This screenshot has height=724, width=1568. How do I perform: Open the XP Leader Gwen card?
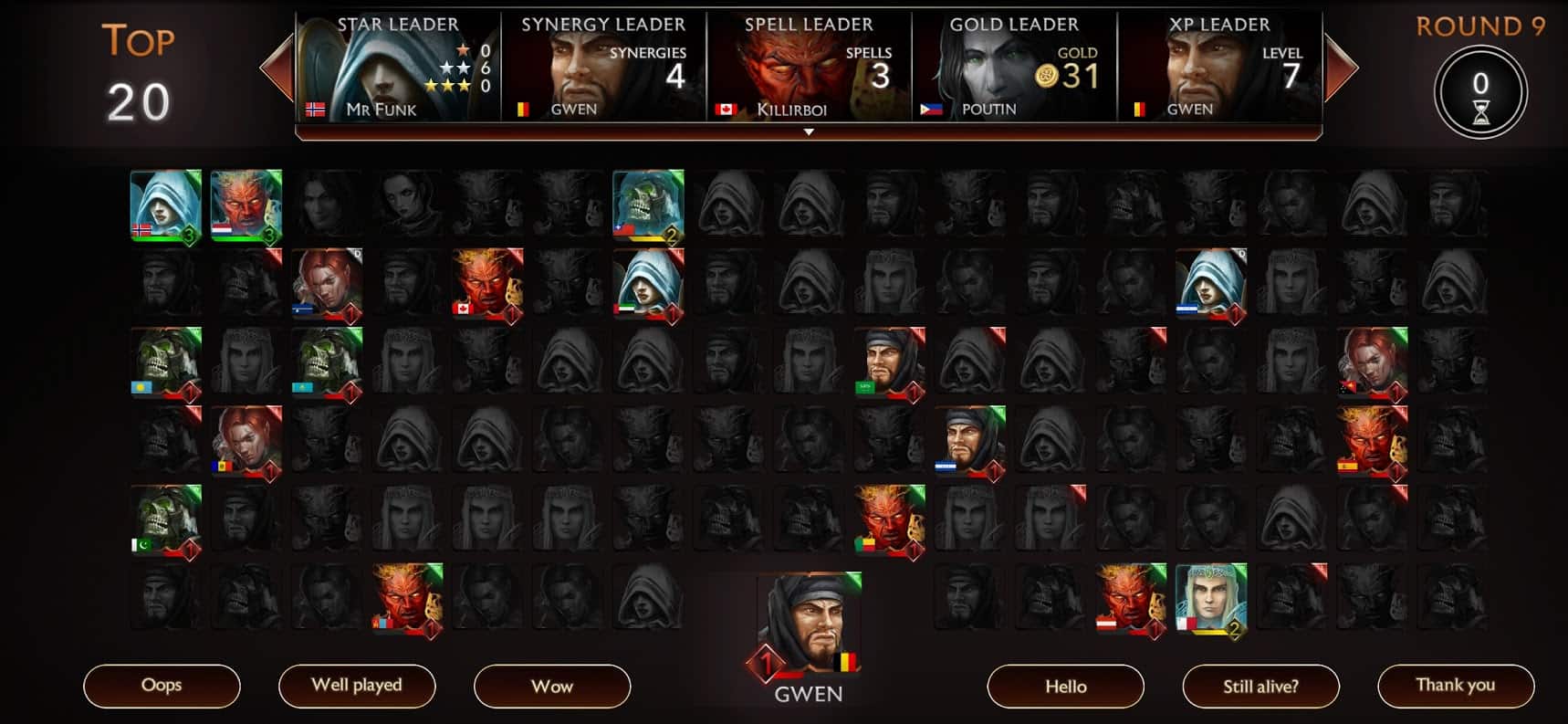[1219, 68]
